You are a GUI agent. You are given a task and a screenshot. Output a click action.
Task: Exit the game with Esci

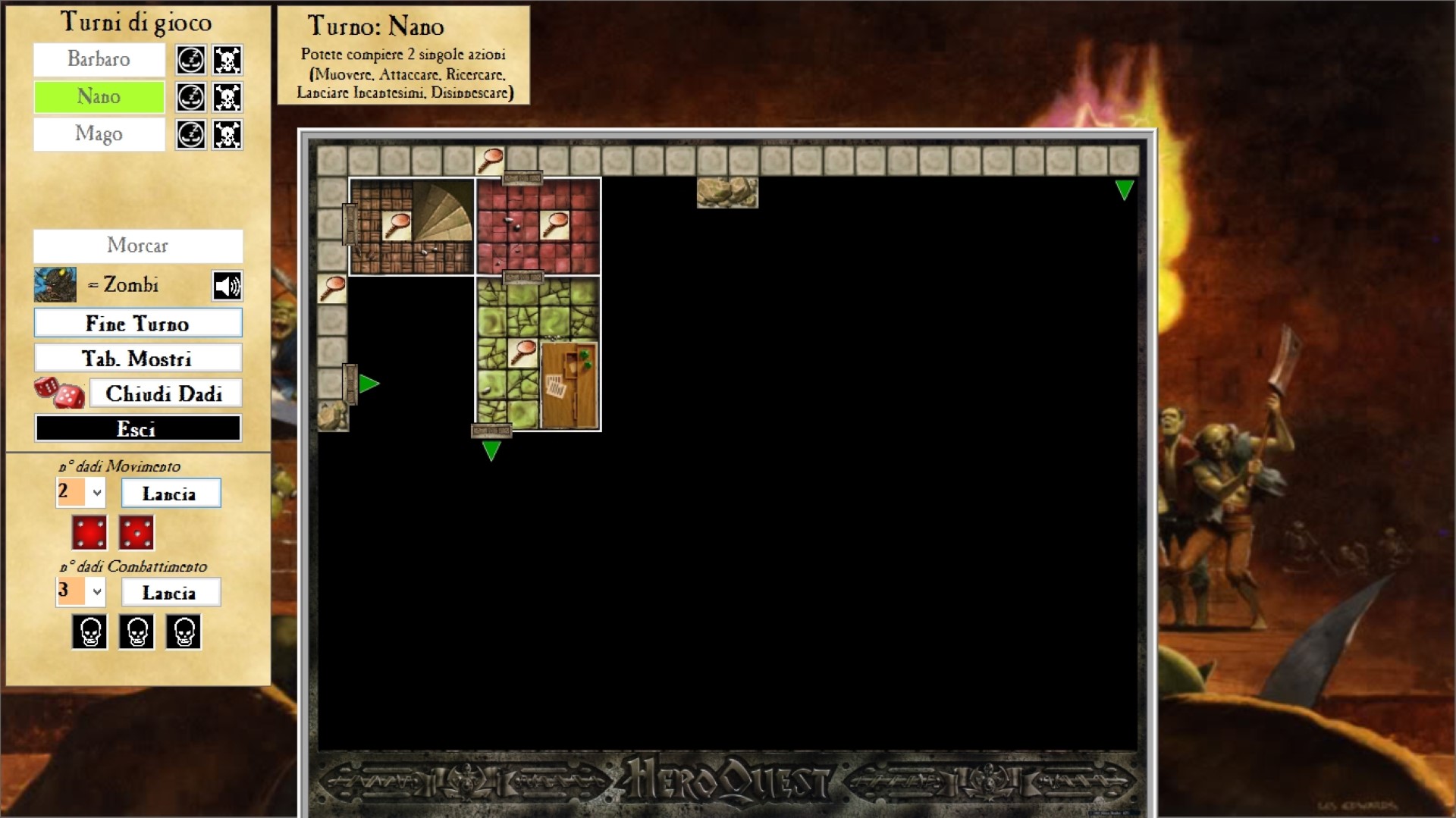[x=137, y=428]
